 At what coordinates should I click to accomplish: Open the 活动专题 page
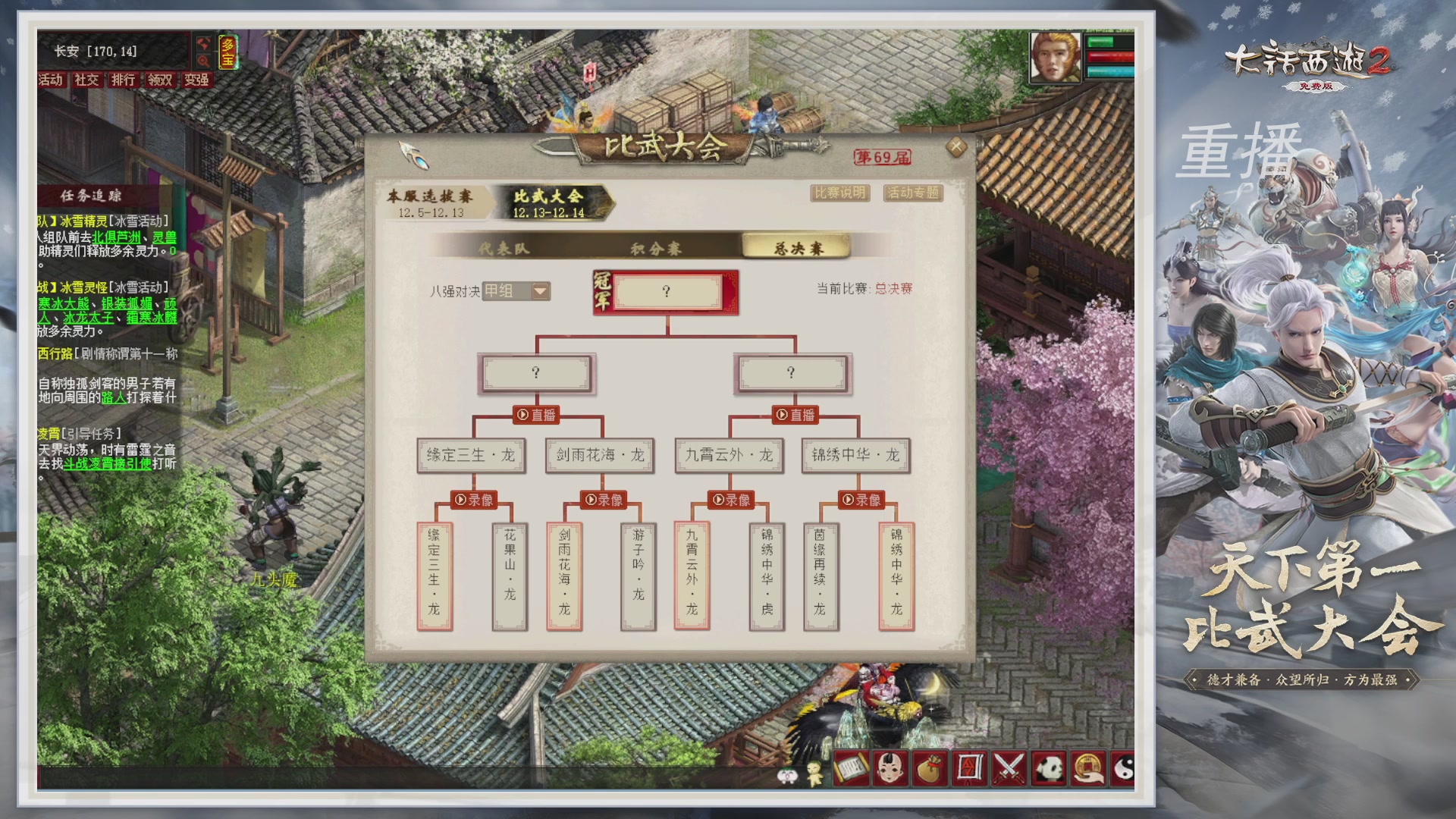[x=912, y=193]
